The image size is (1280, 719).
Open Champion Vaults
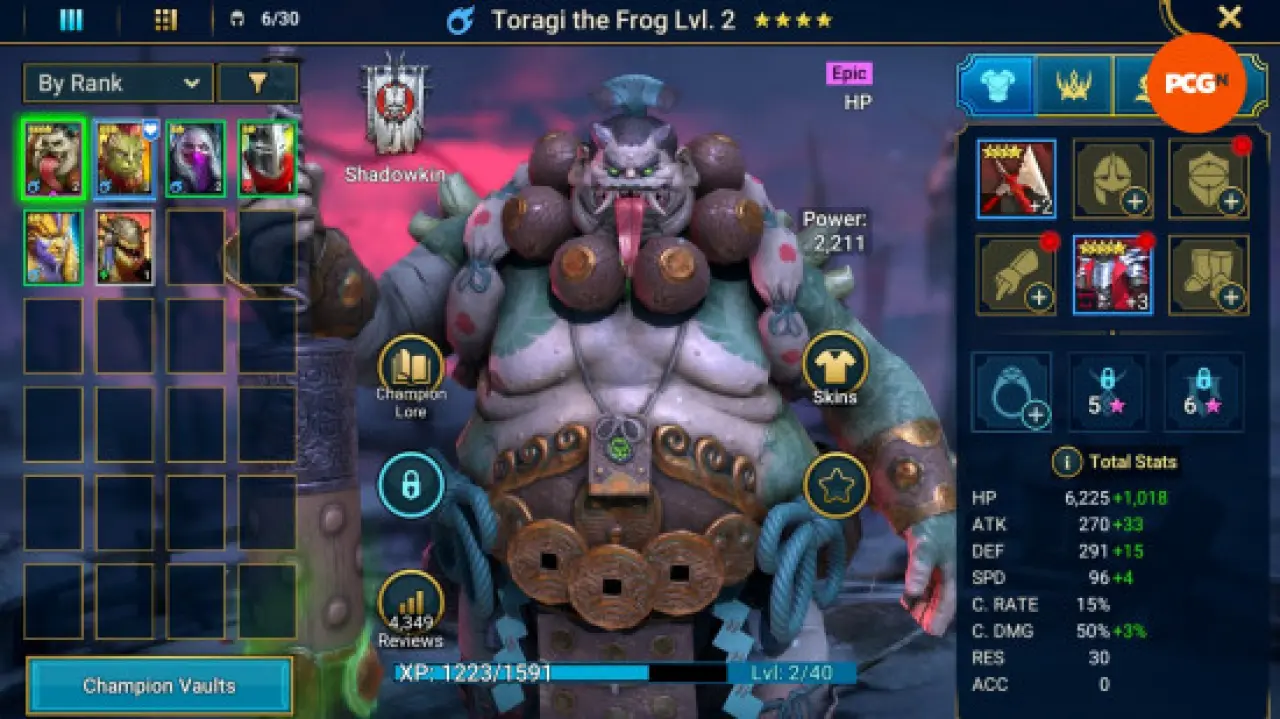pos(159,686)
